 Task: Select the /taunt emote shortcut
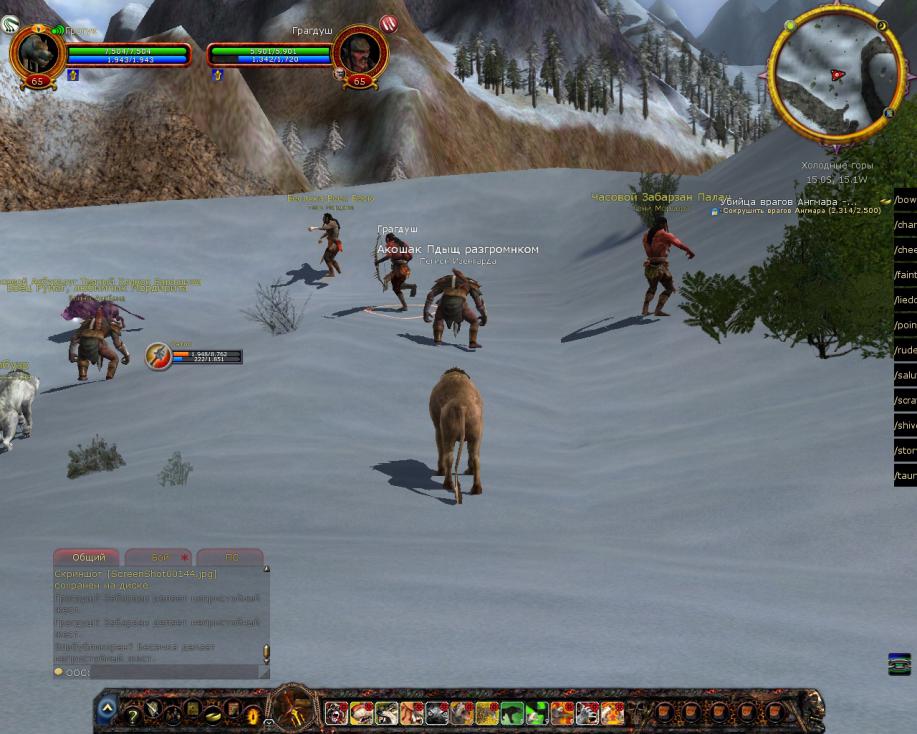point(905,475)
